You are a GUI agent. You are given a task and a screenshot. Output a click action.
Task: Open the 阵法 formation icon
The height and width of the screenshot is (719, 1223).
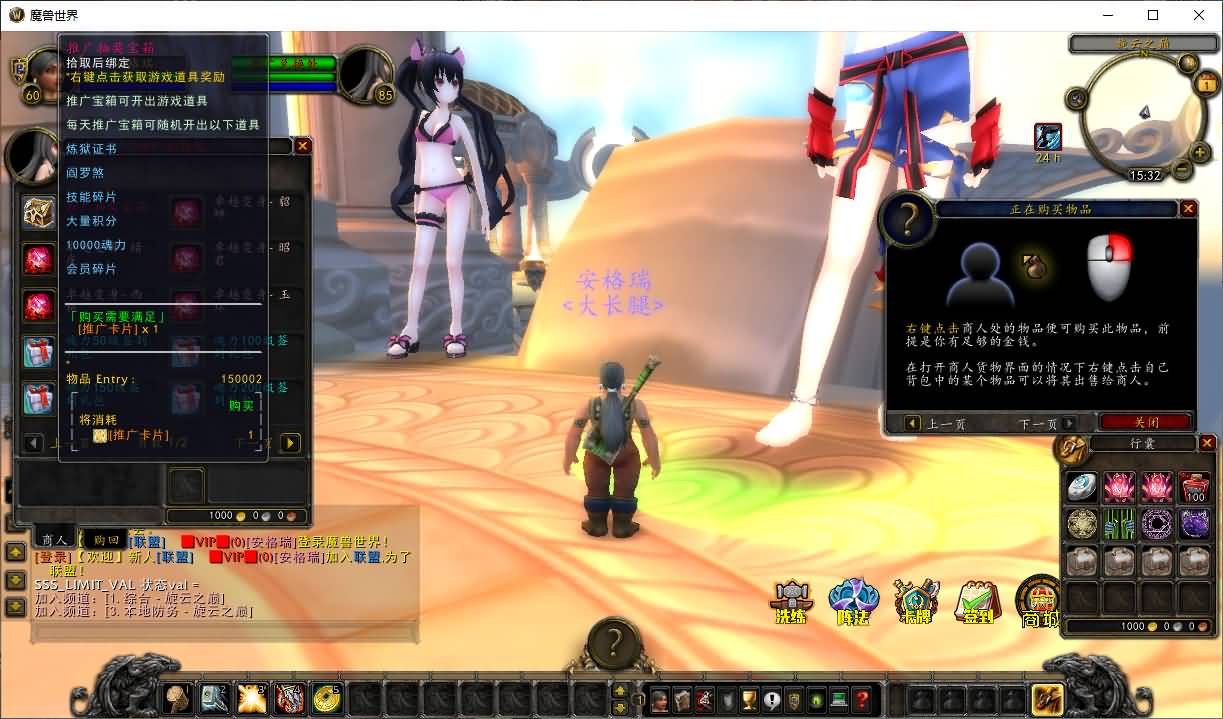pos(853,601)
